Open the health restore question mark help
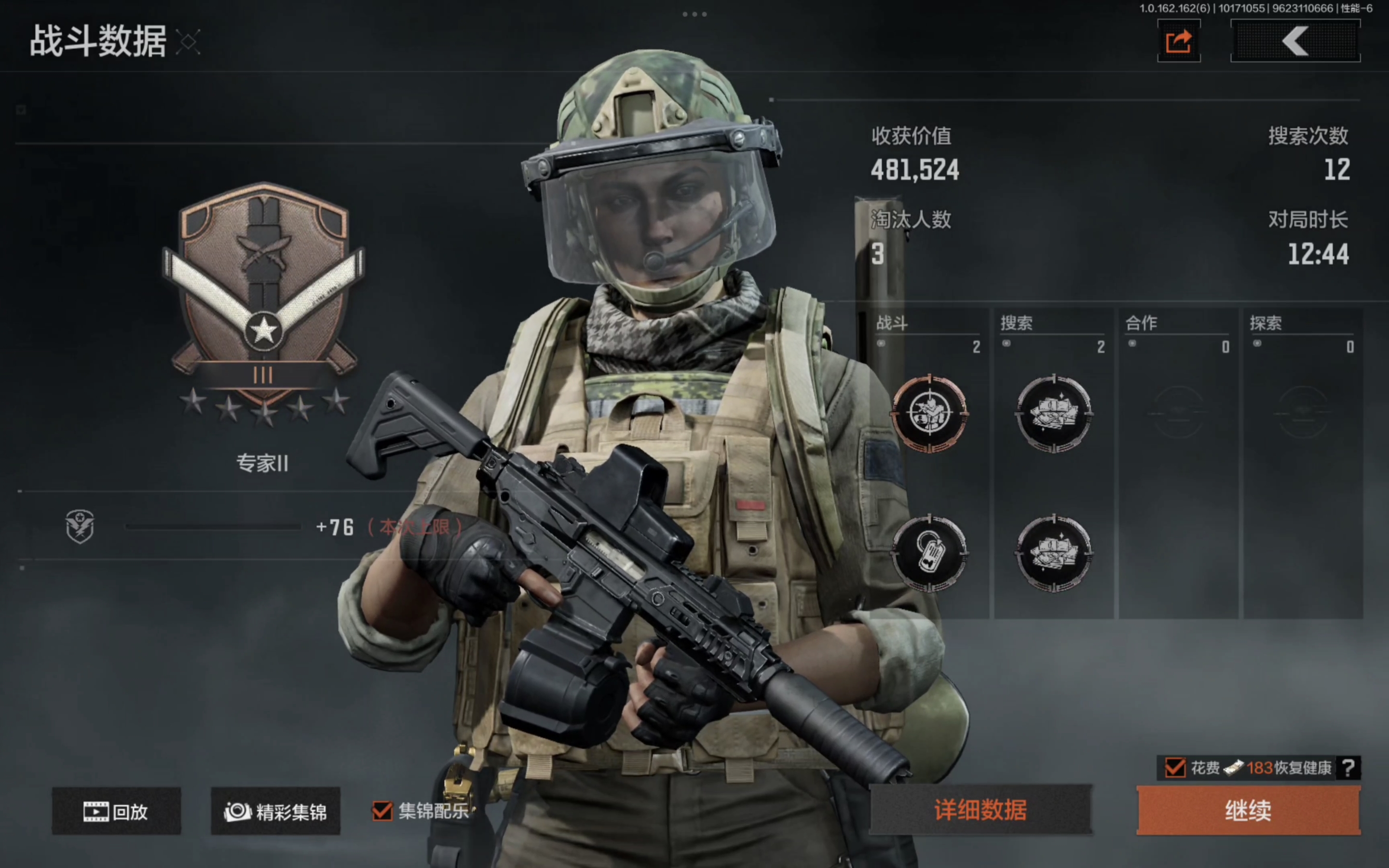The image size is (1389, 868). [1348, 768]
